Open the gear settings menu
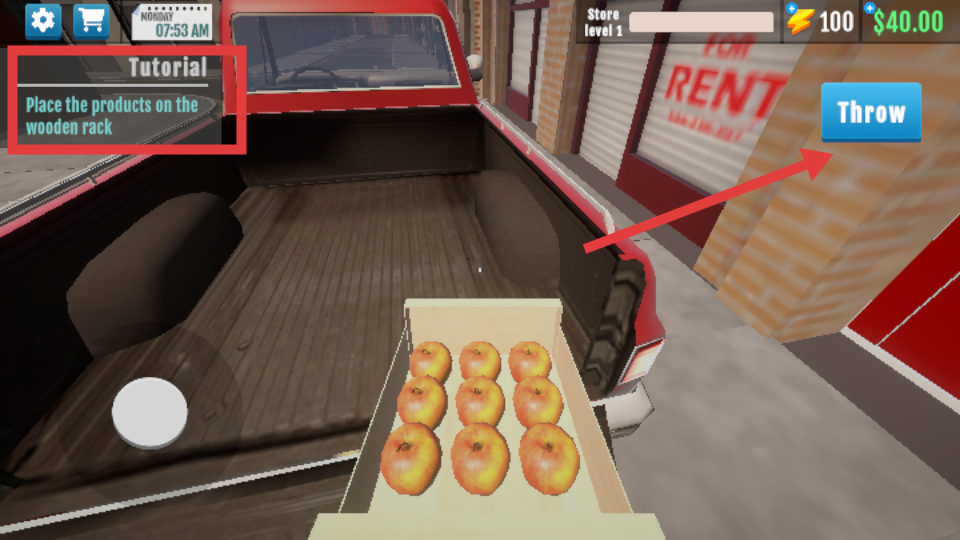 (x=43, y=20)
